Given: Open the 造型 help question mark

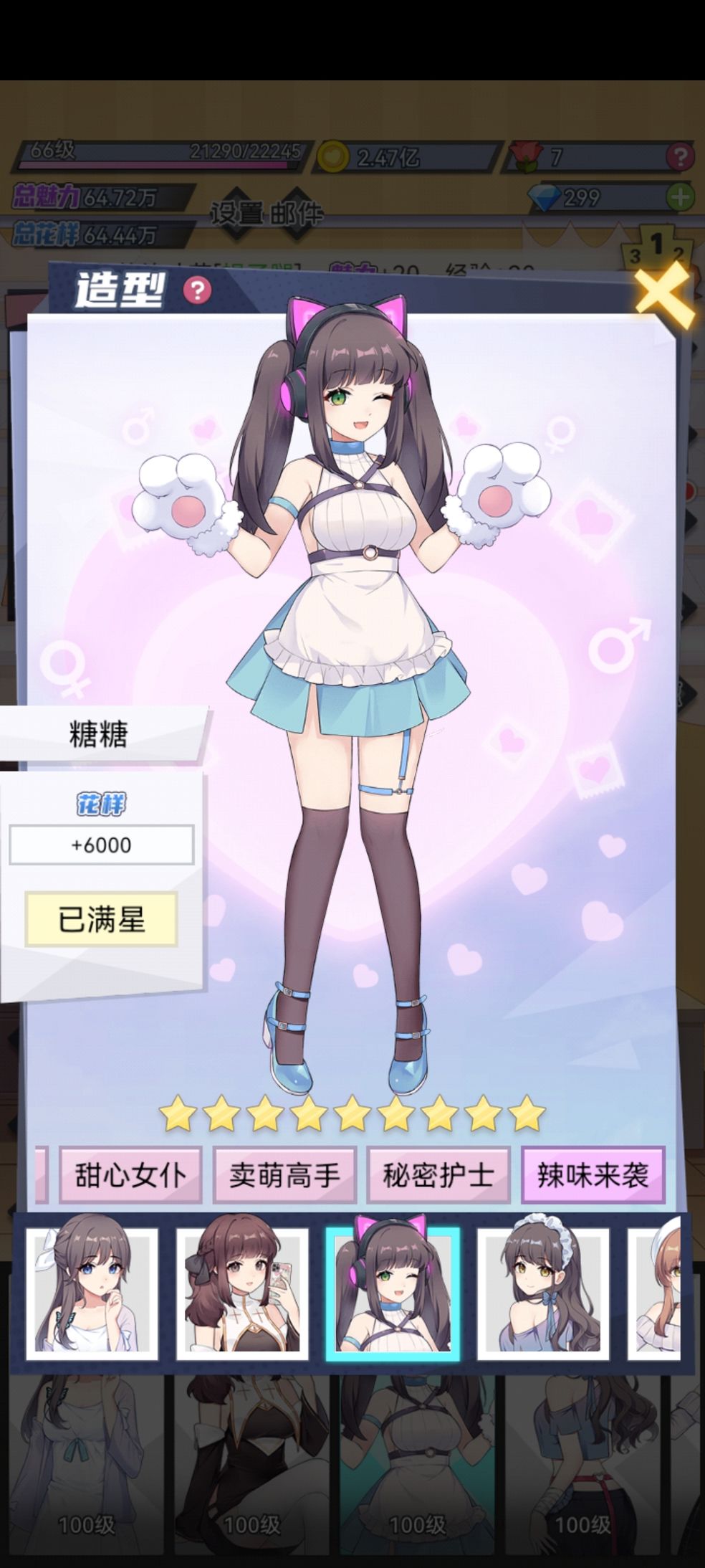Looking at the screenshot, I should (x=197, y=290).
